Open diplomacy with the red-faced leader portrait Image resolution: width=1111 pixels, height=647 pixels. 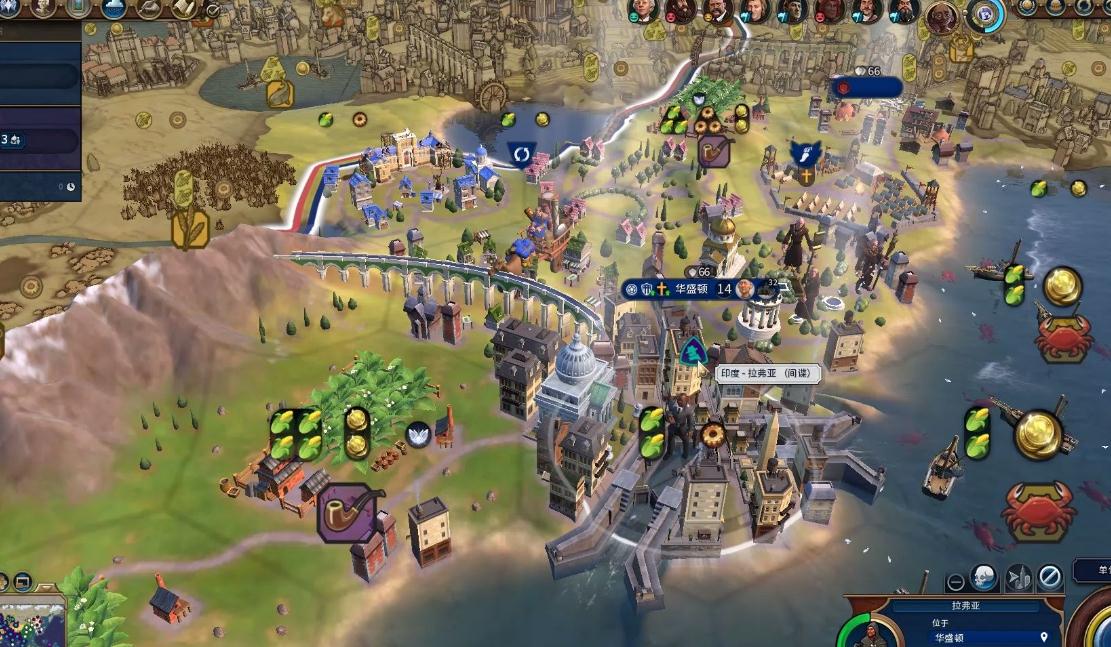tap(829, 11)
